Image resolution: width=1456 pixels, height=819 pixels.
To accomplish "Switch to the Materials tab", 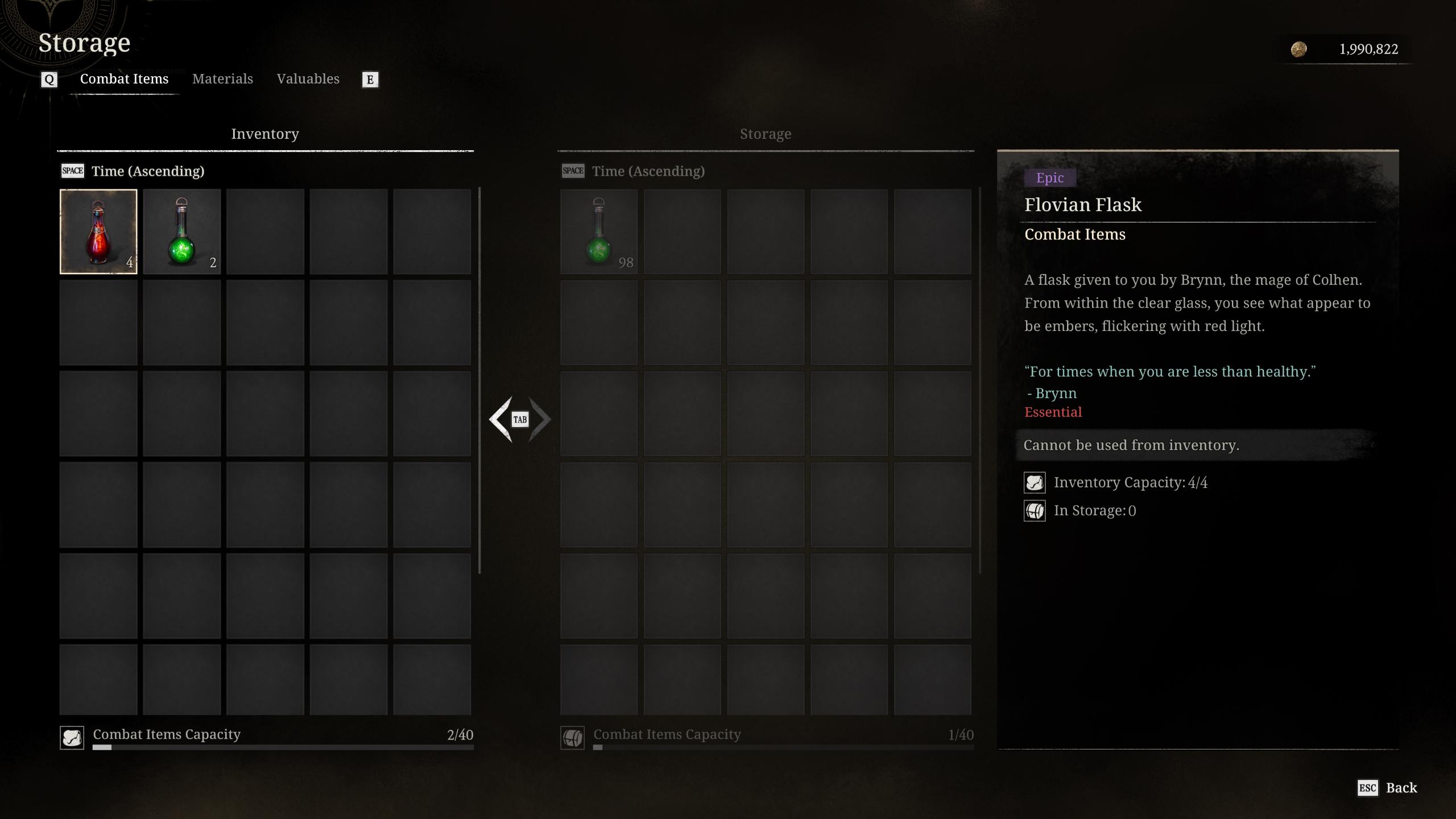I will [x=222, y=78].
